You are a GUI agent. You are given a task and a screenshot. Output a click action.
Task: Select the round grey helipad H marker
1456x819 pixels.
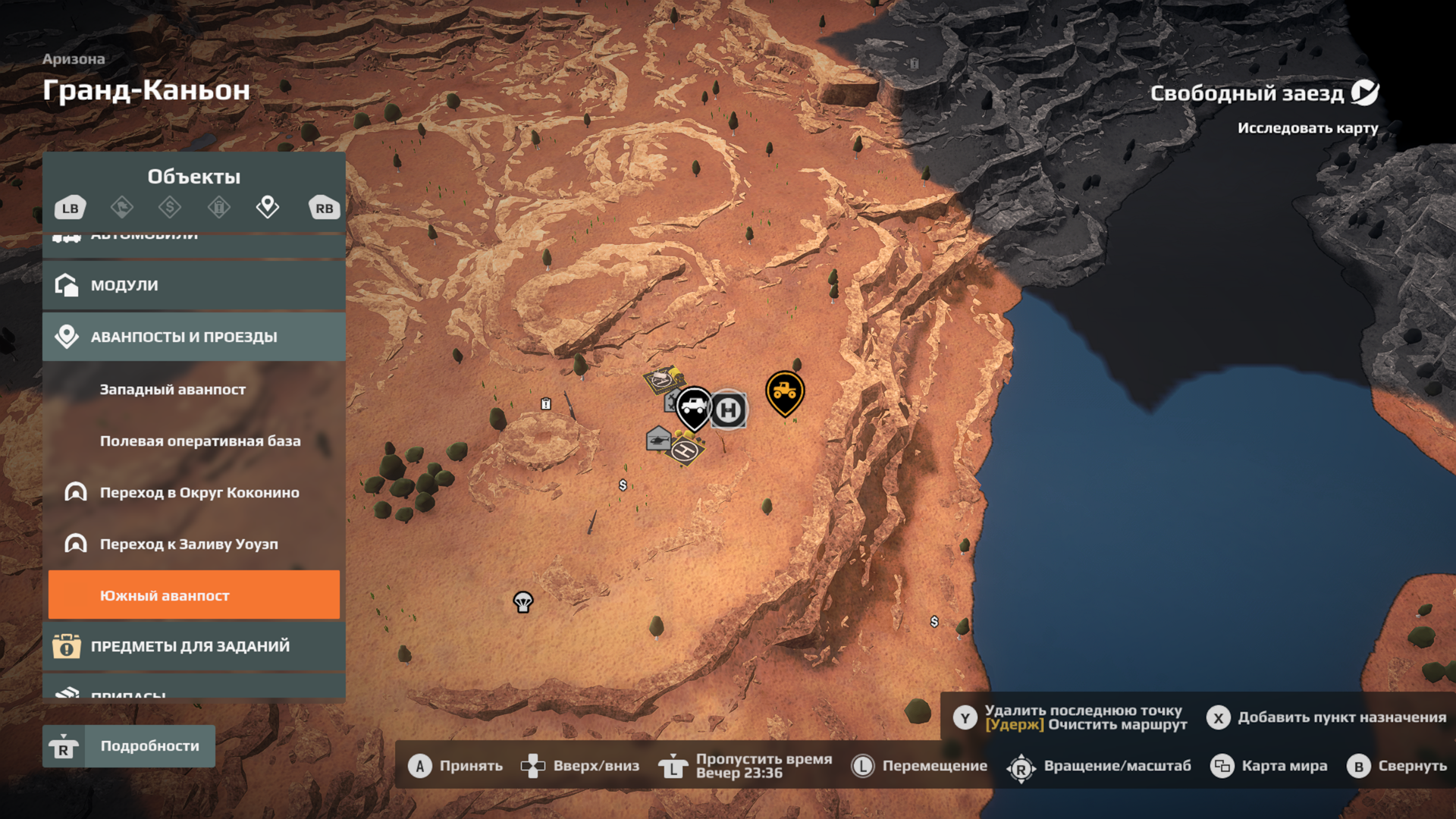click(729, 410)
